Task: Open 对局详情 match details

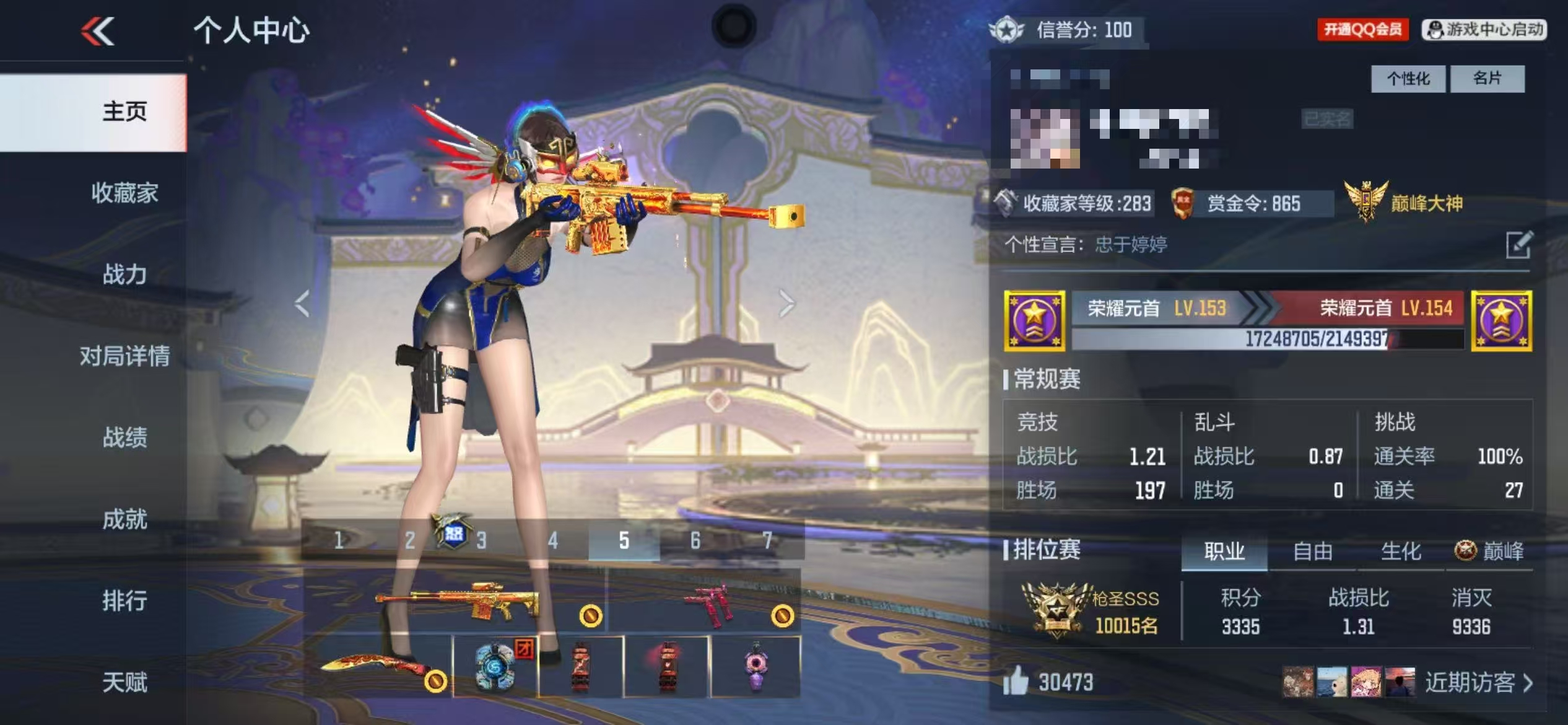Action: (x=124, y=356)
